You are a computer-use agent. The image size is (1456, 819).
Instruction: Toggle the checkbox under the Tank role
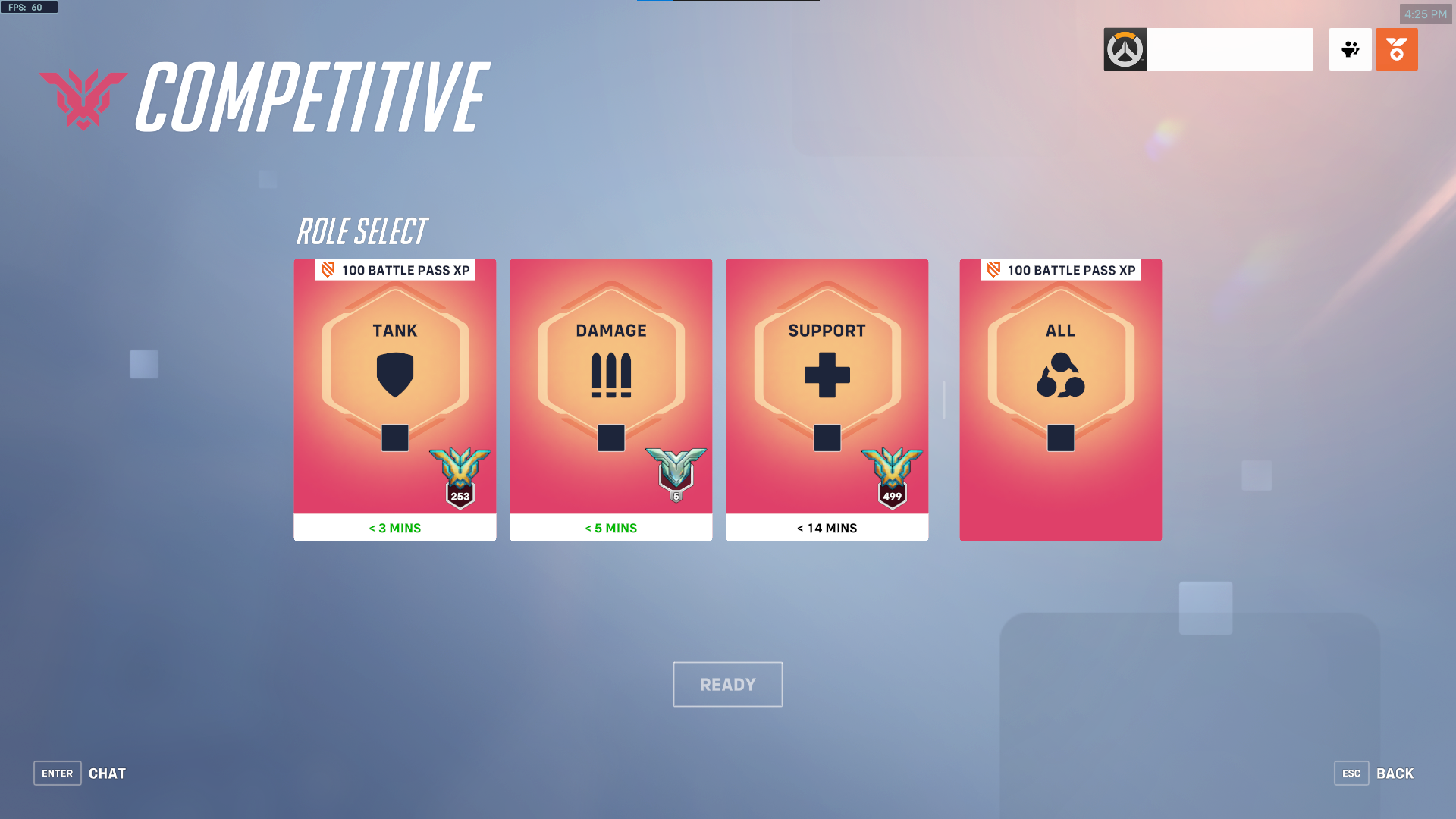click(394, 437)
